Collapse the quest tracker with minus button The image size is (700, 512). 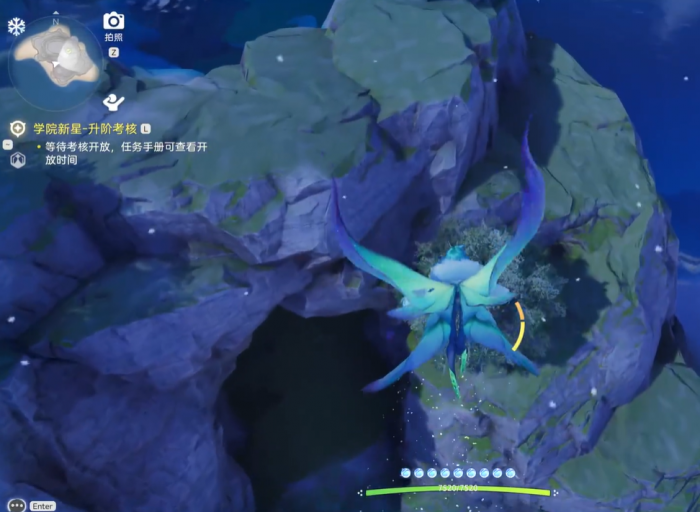click(x=7, y=145)
